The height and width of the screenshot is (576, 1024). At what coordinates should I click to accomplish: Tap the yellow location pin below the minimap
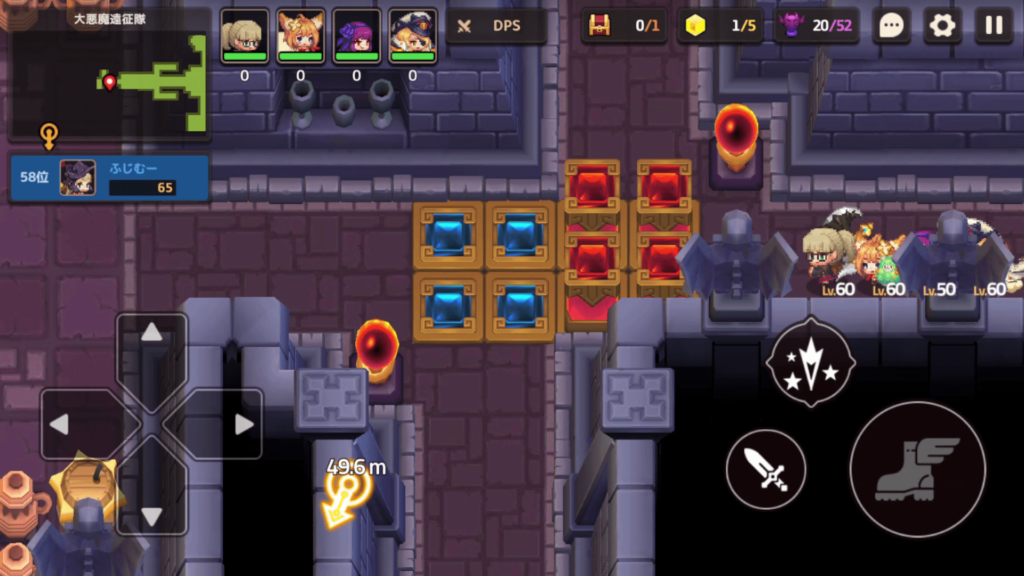48,134
